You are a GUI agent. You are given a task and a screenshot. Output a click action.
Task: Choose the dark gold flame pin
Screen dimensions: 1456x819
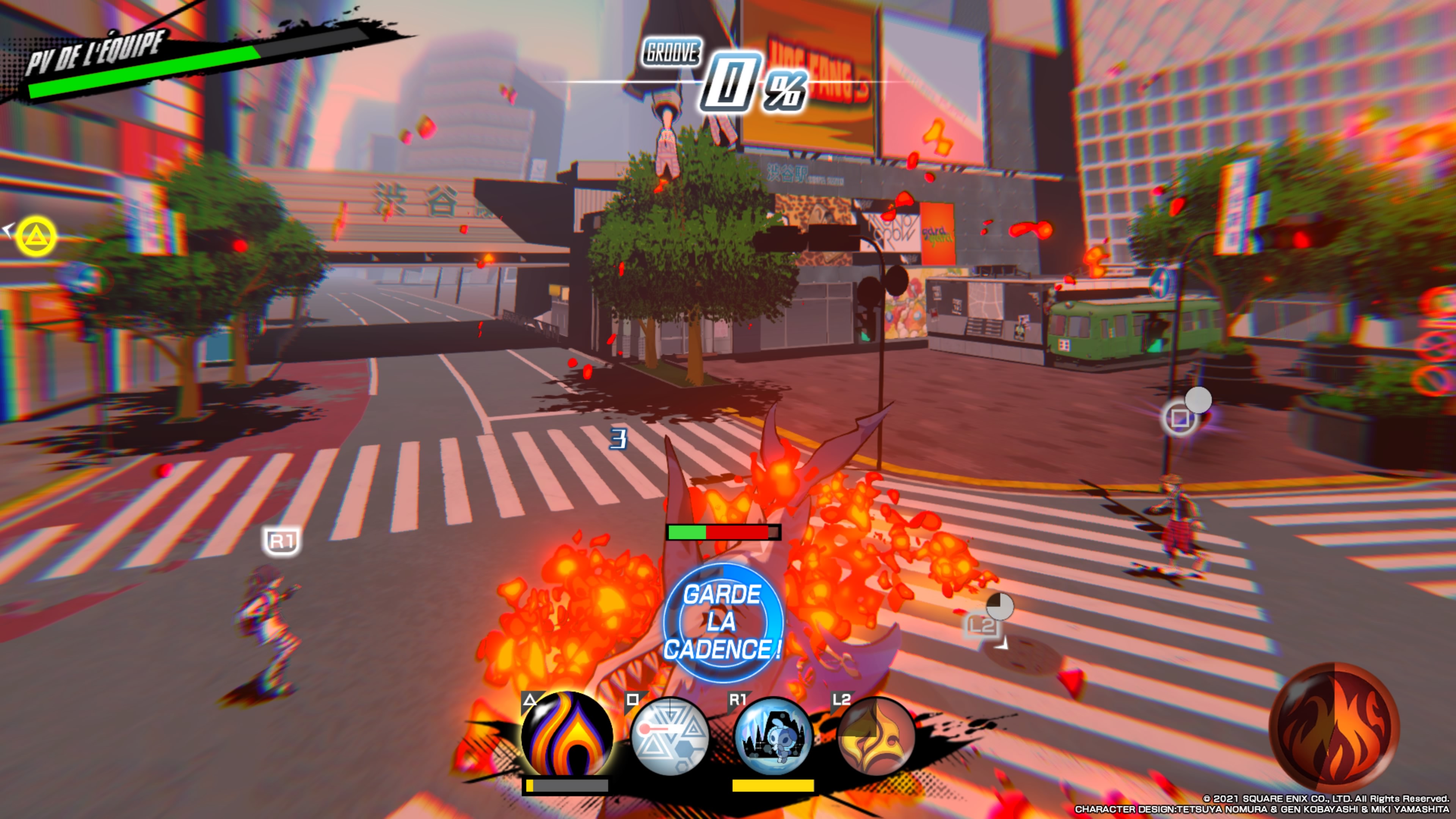tap(875, 736)
